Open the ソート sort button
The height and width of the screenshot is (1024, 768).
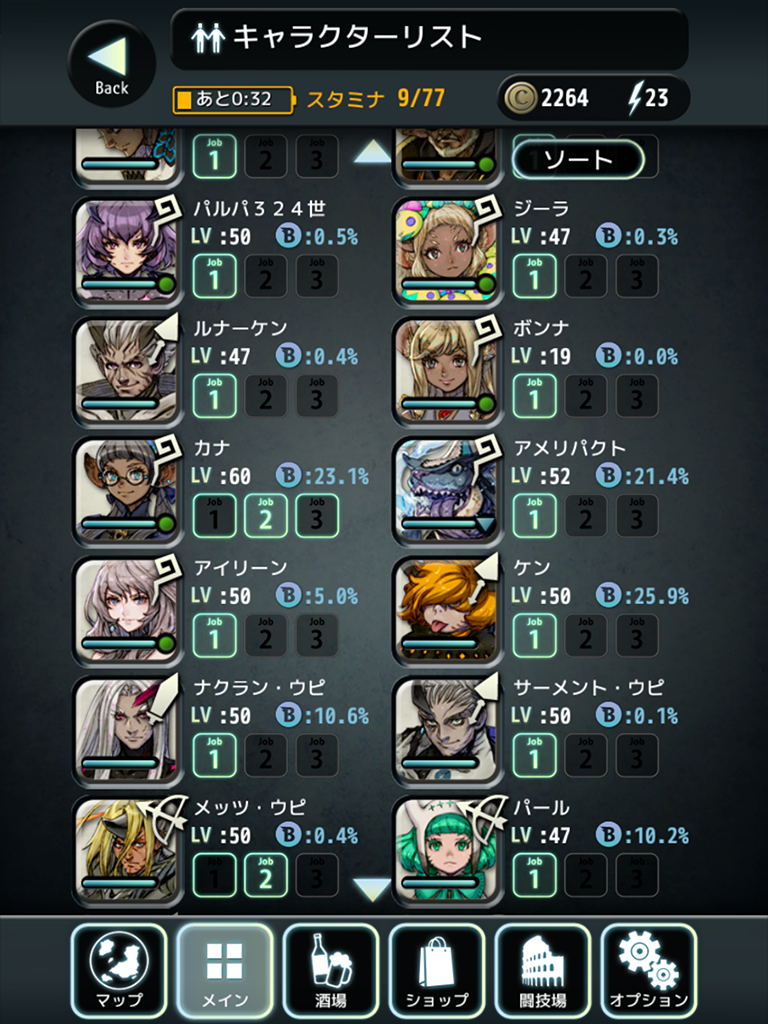pyautogui.click(x=577, y=159)
